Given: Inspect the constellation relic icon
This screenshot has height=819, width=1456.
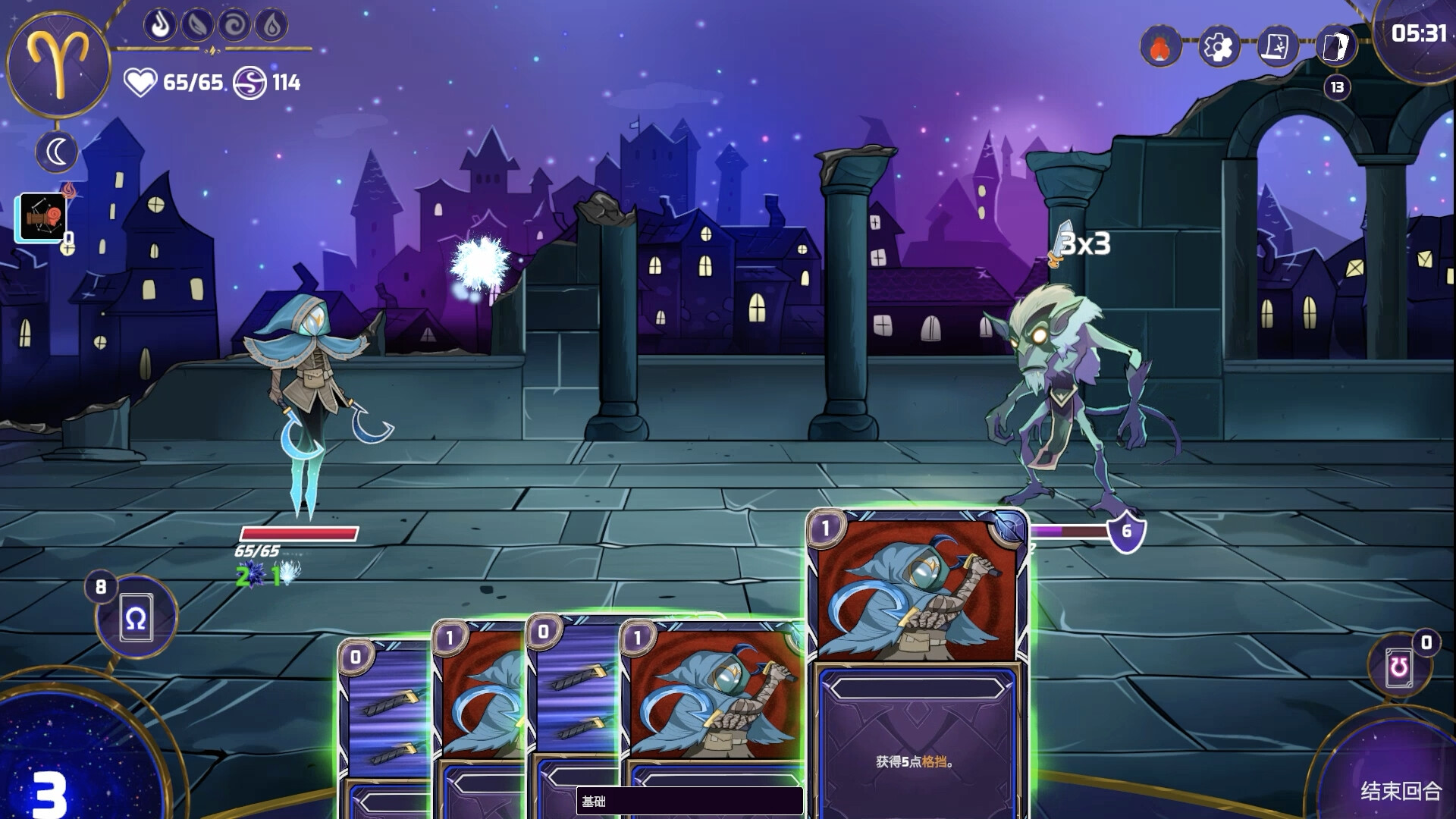Looking at the screenshot, I should click(42, 218).
